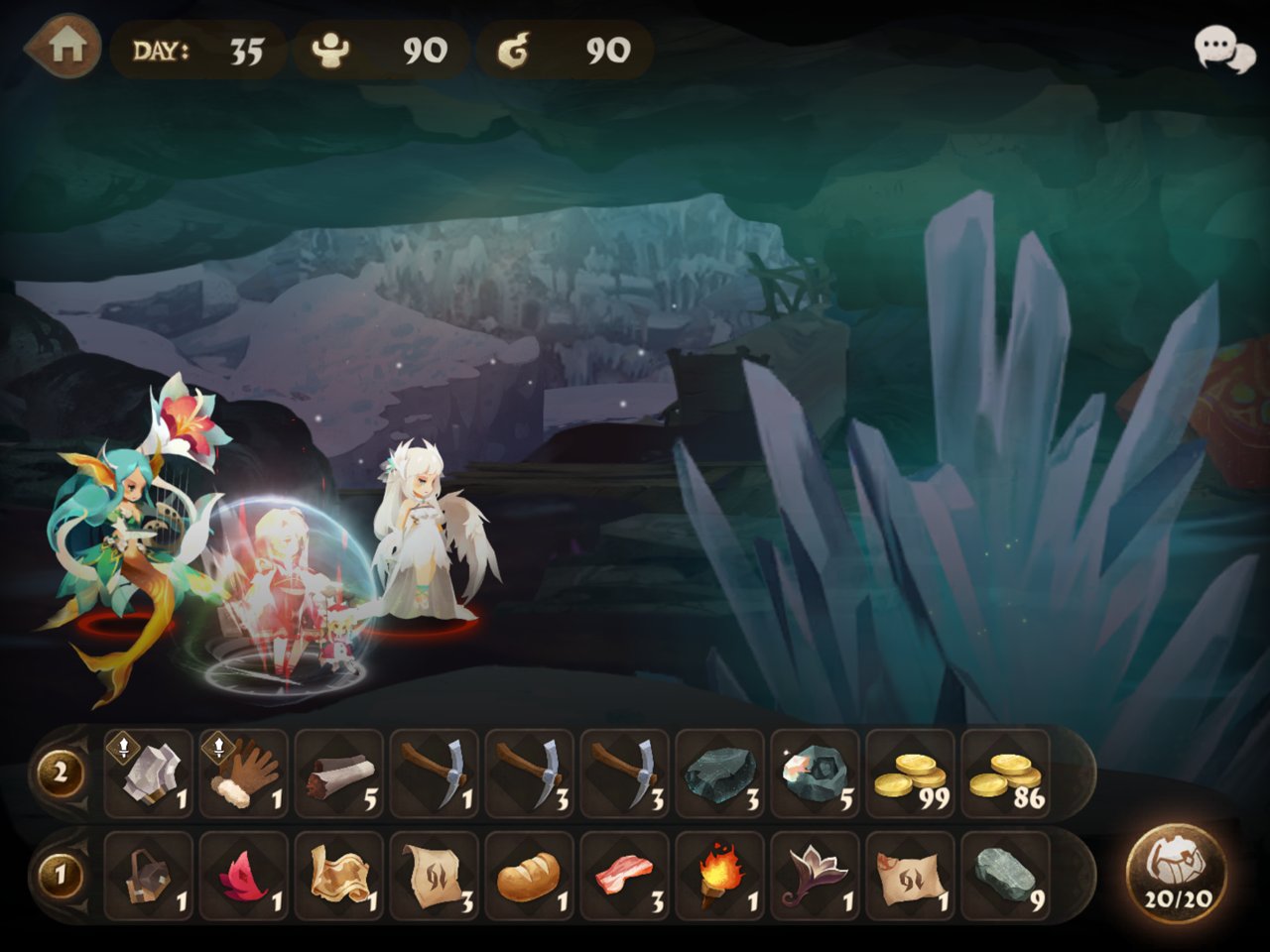The height and width of the screenshot is (952, 1270).
Task: Choose the grey stone stack of 9
Action: coord(1006,877)
